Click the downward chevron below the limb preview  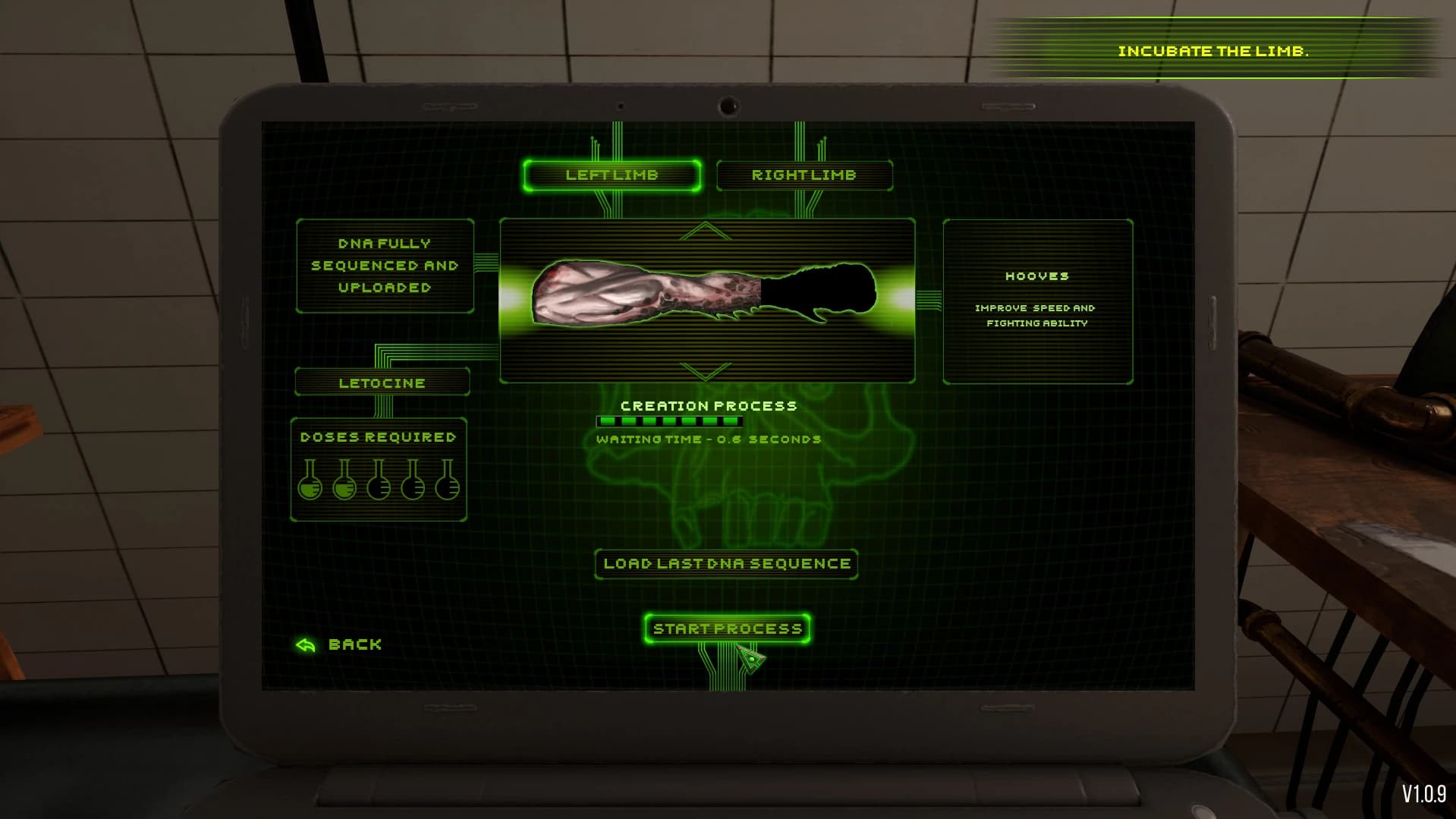[x=704, y=372]
